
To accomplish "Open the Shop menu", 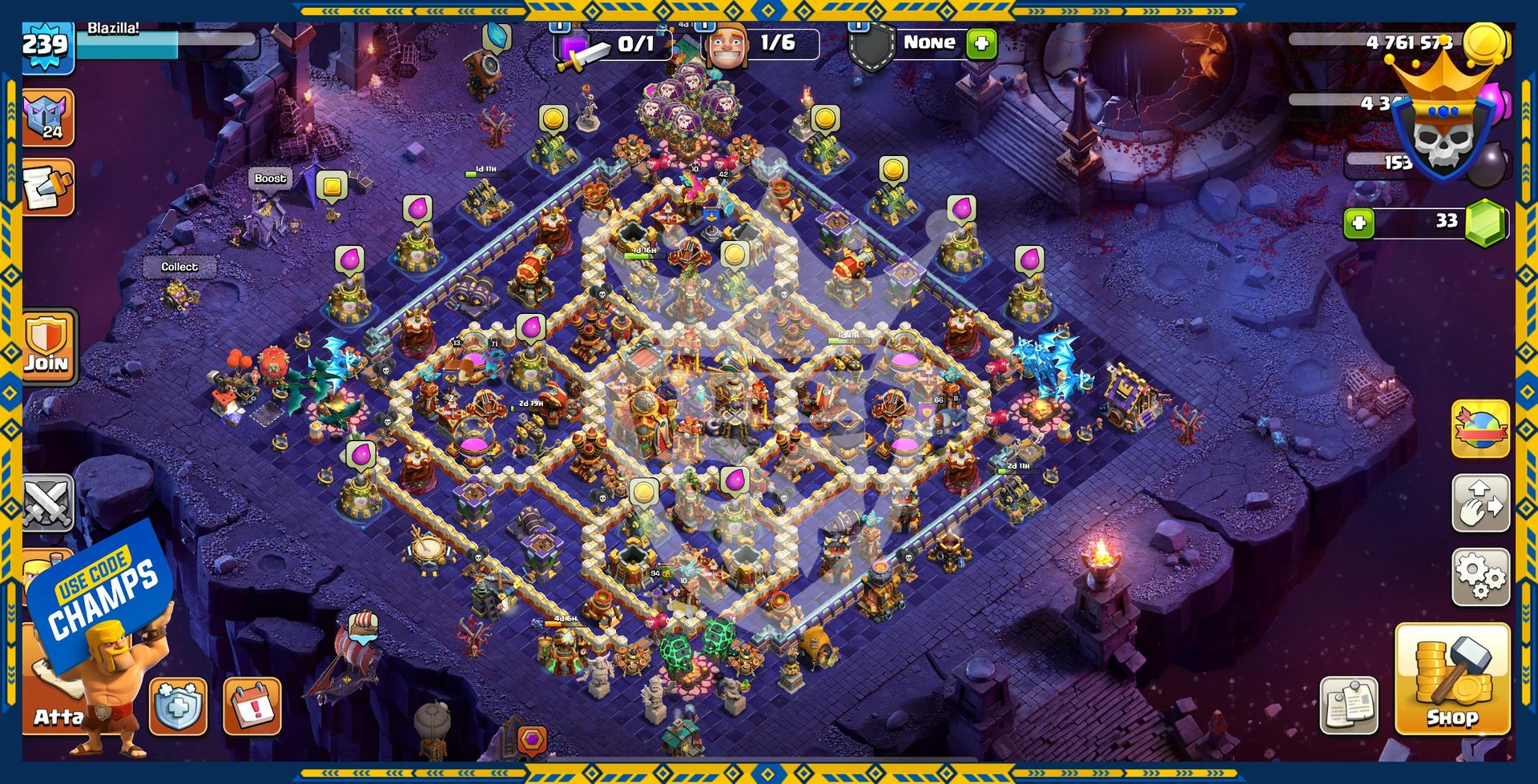I will pos(1451,679).
